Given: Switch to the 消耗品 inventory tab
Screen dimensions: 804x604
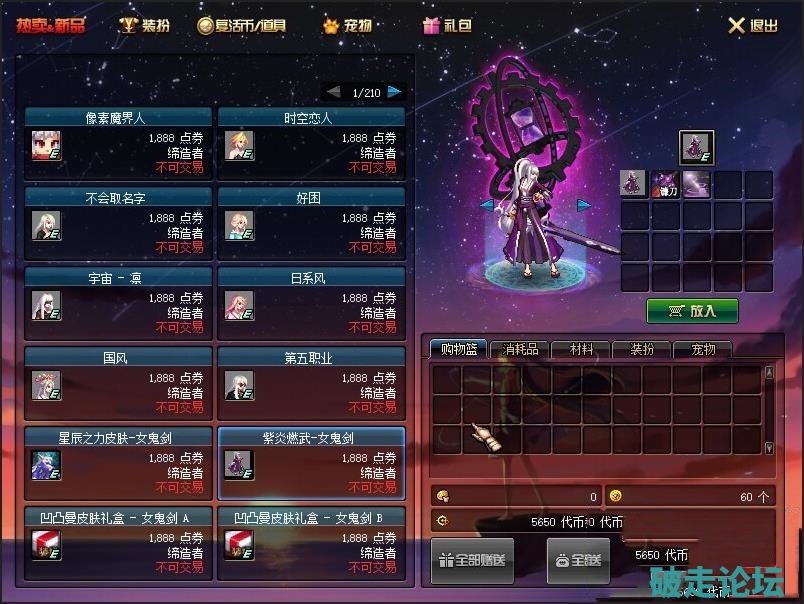Looking at the screenshot, I should point(520,349).
